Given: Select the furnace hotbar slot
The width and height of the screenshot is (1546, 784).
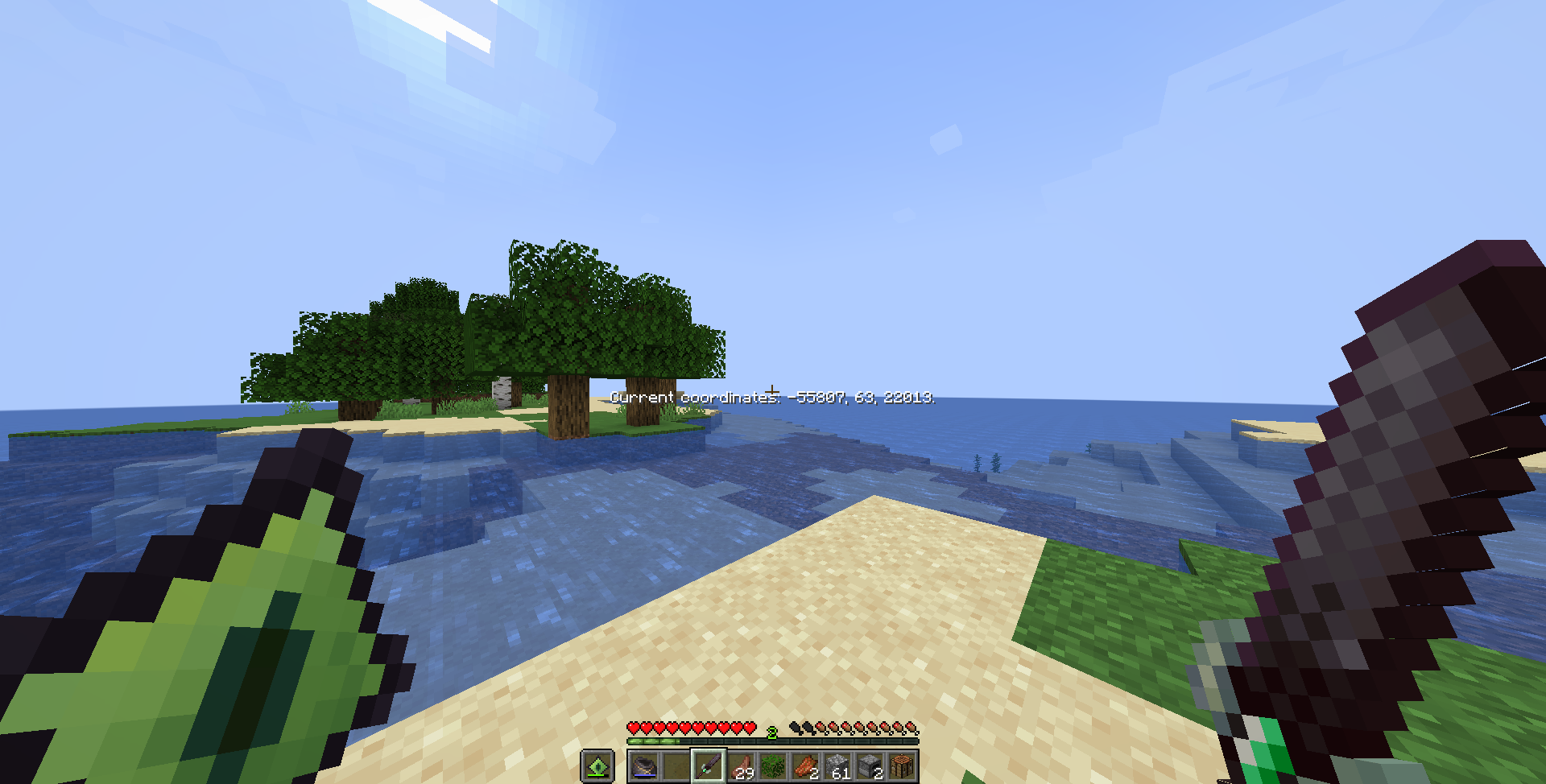Looking at the screenshot, I should (870, 765).
